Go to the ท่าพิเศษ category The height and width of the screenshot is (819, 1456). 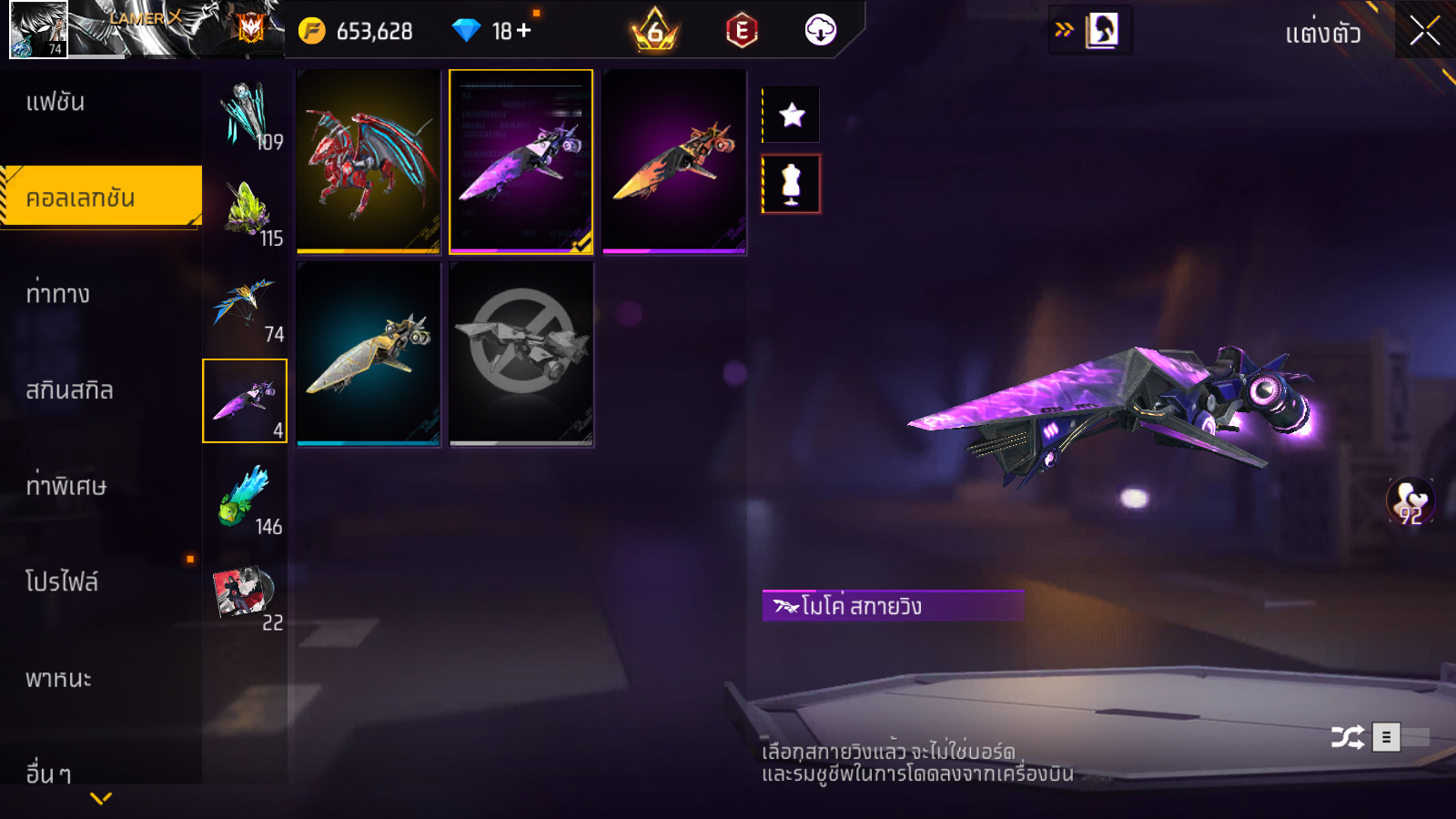(66, 486)
